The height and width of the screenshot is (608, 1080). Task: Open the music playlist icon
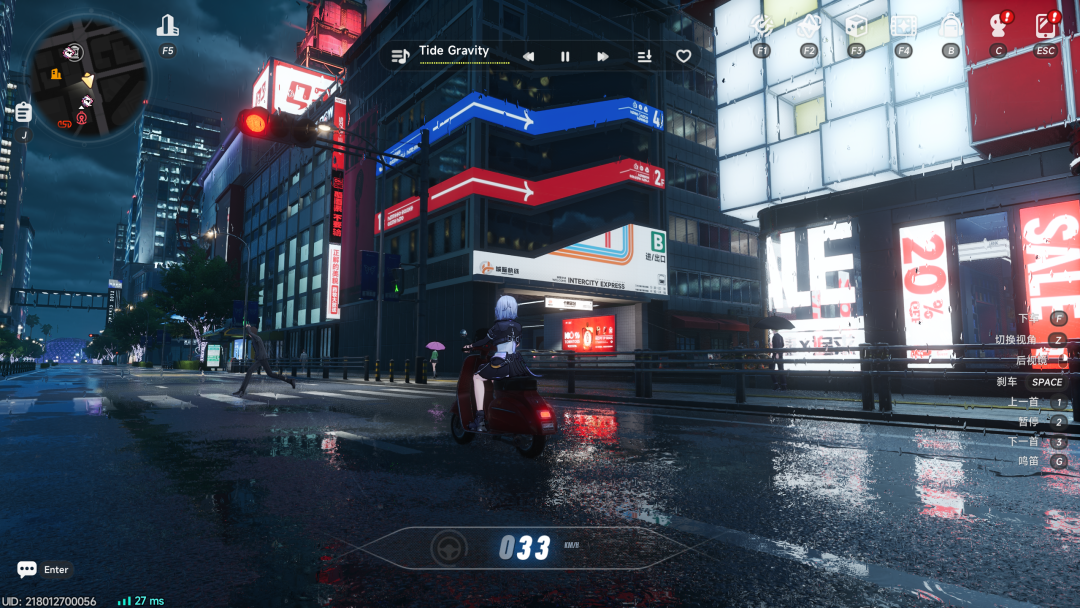tap(400, 56)
